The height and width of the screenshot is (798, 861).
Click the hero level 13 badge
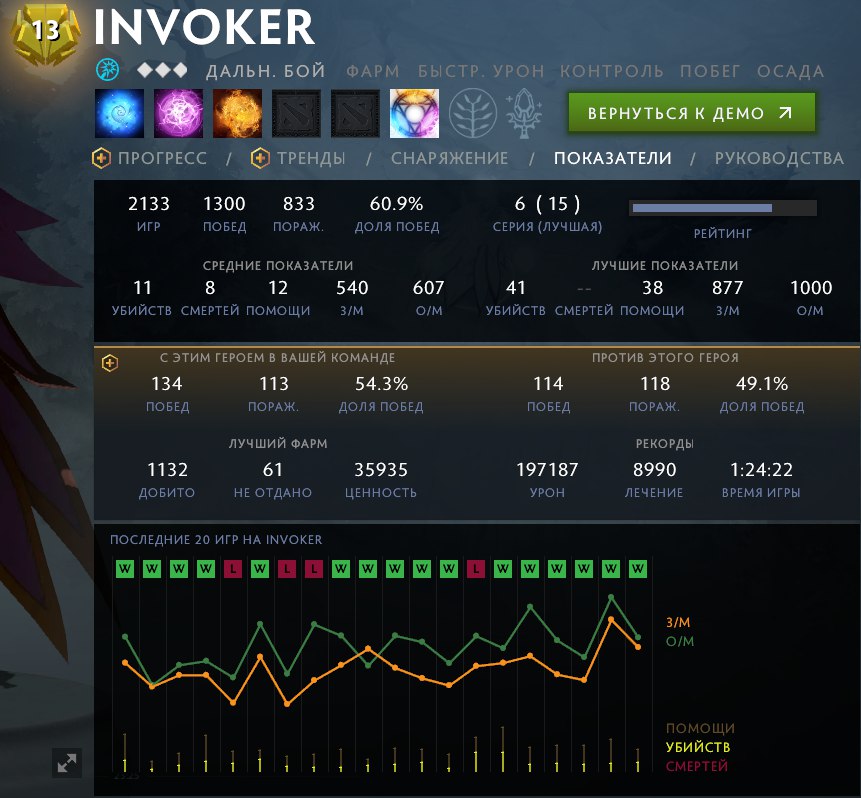pos(46,33)
